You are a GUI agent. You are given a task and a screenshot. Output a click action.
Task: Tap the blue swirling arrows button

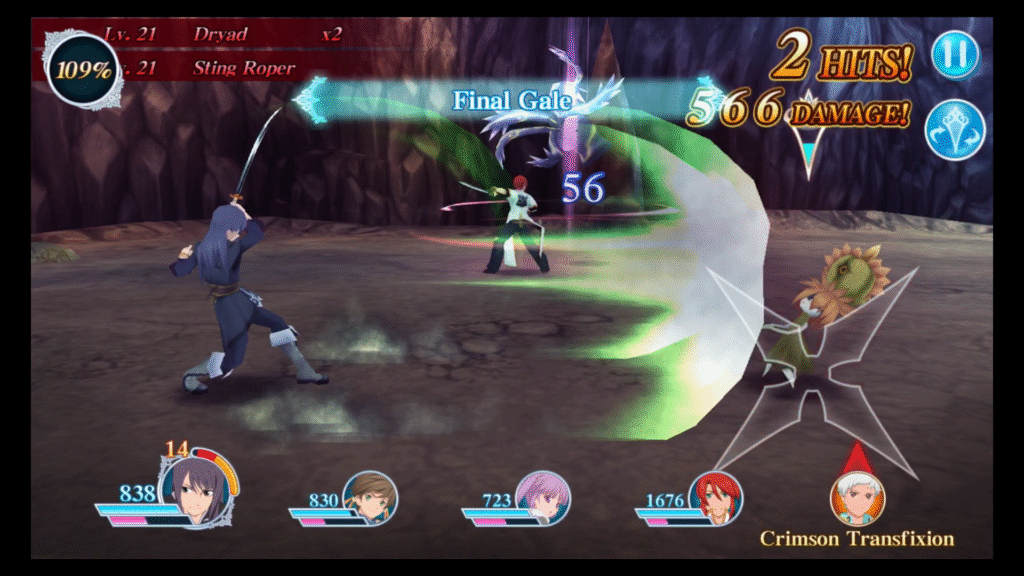click(x=955, y=130)
